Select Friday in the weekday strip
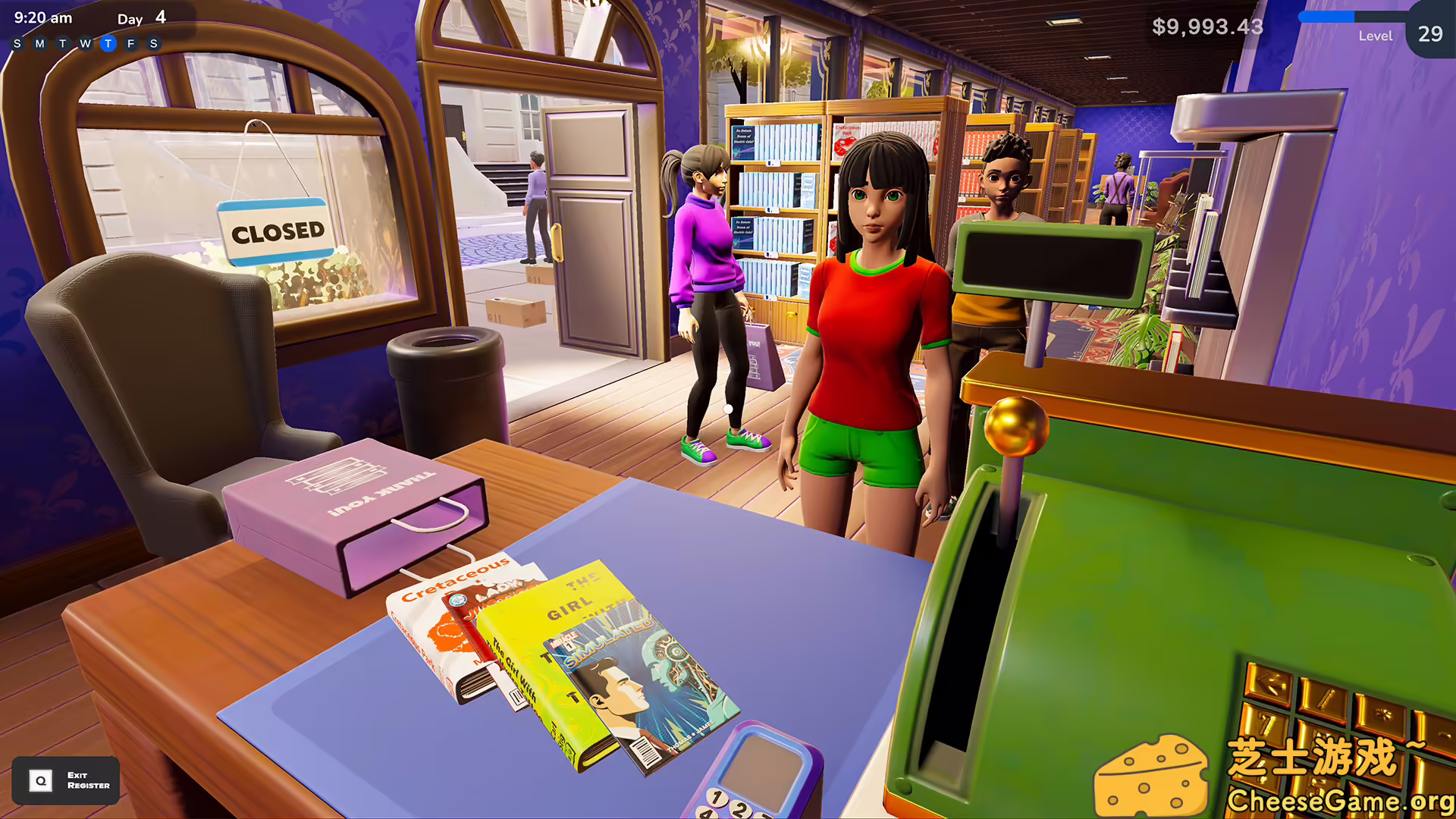The image size is (1456, 819). (x=130, y=43)
